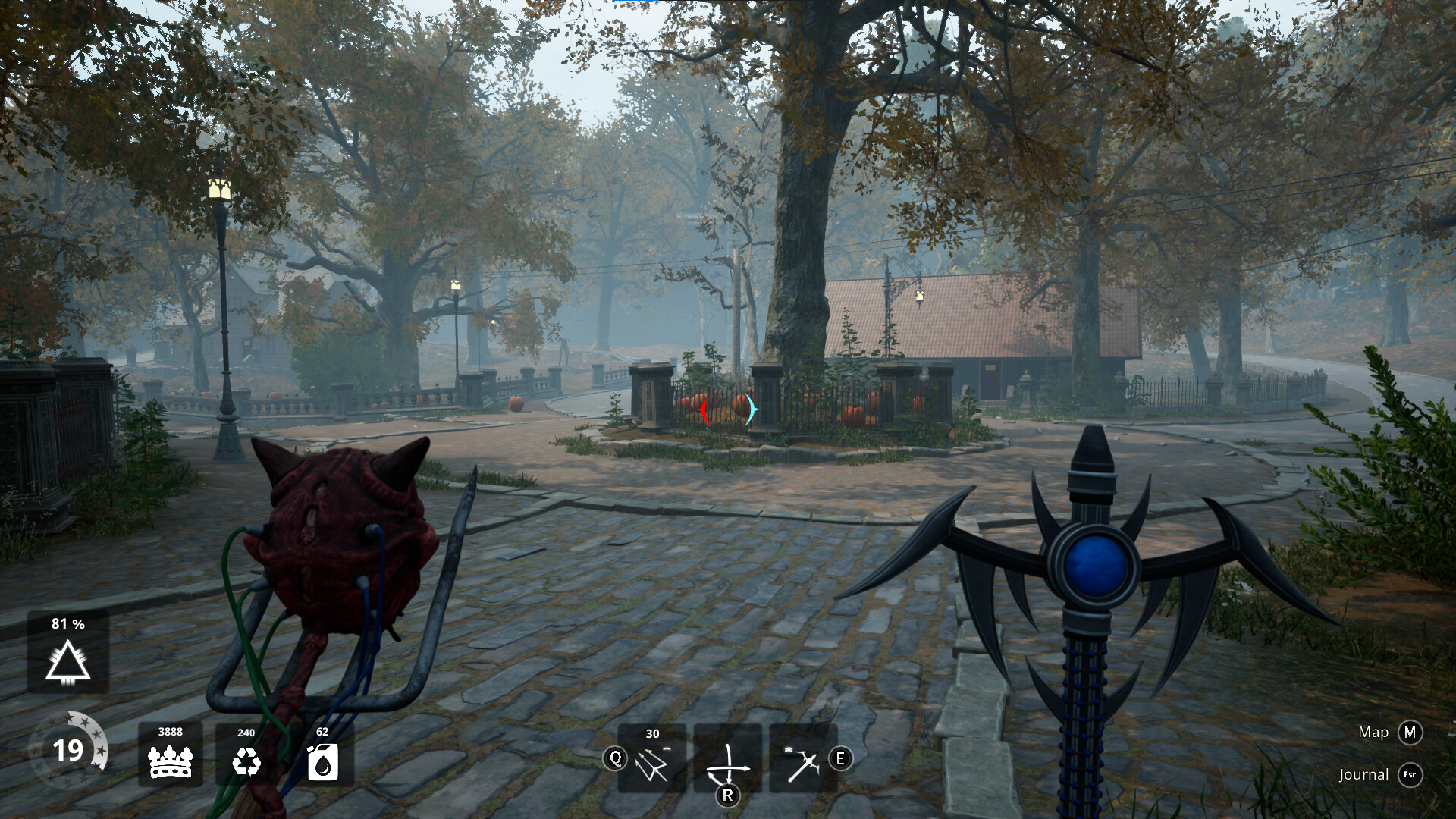The width and height of the screenshot is (1456, 819).
Task: Click the crown currency icon showing 3888
Action: (x=172, y=761)
